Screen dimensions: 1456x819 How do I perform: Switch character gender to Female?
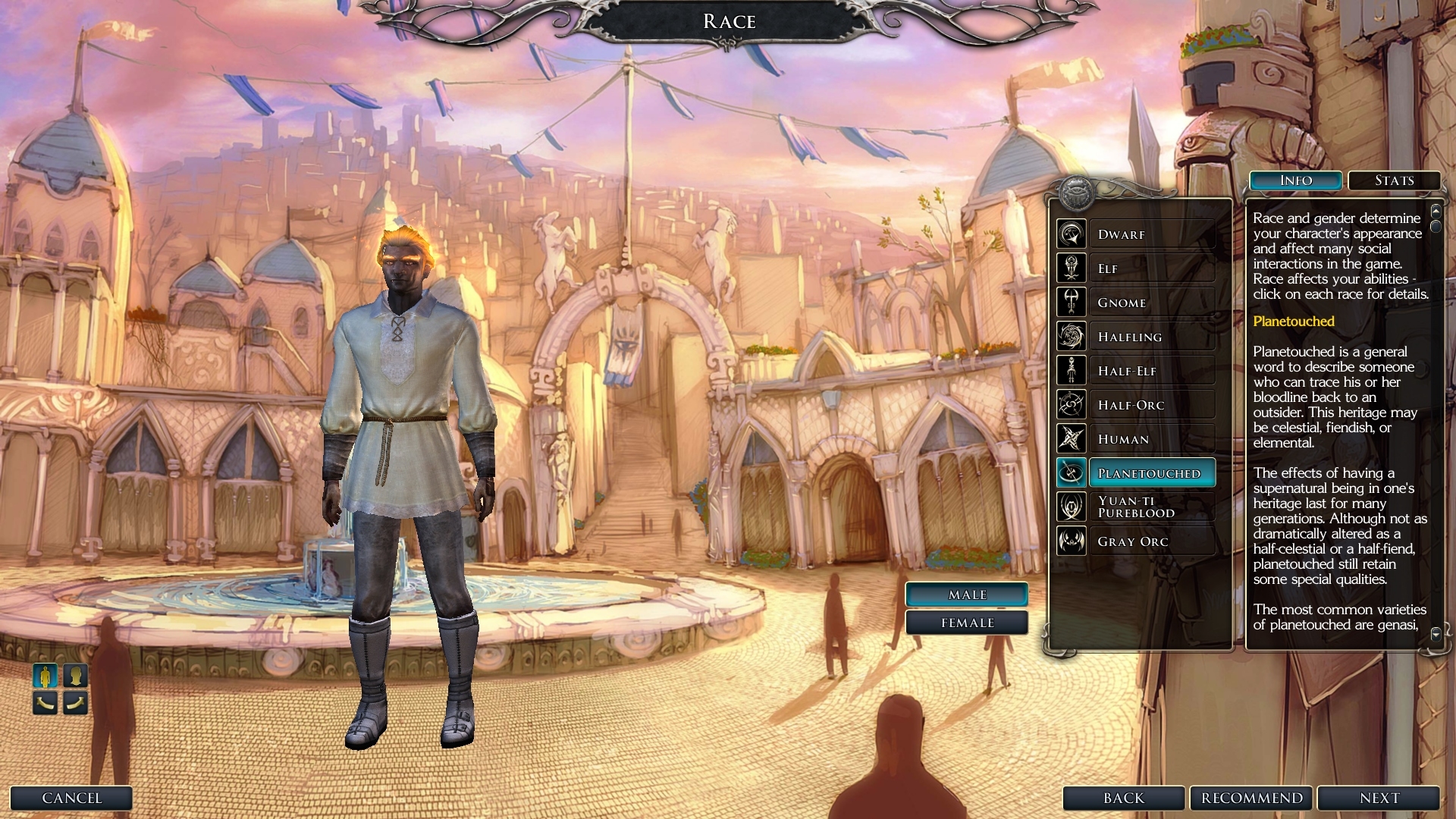point(967,623)
